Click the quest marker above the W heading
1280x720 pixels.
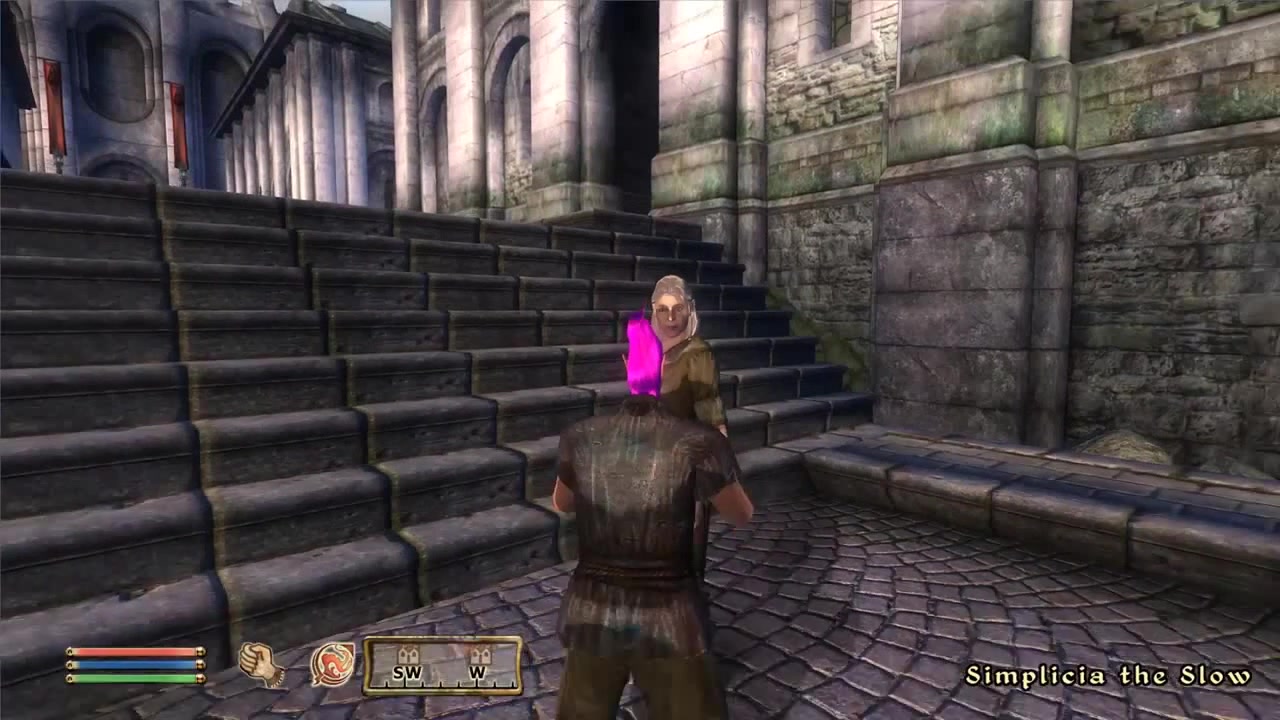(x=481, y=654)
